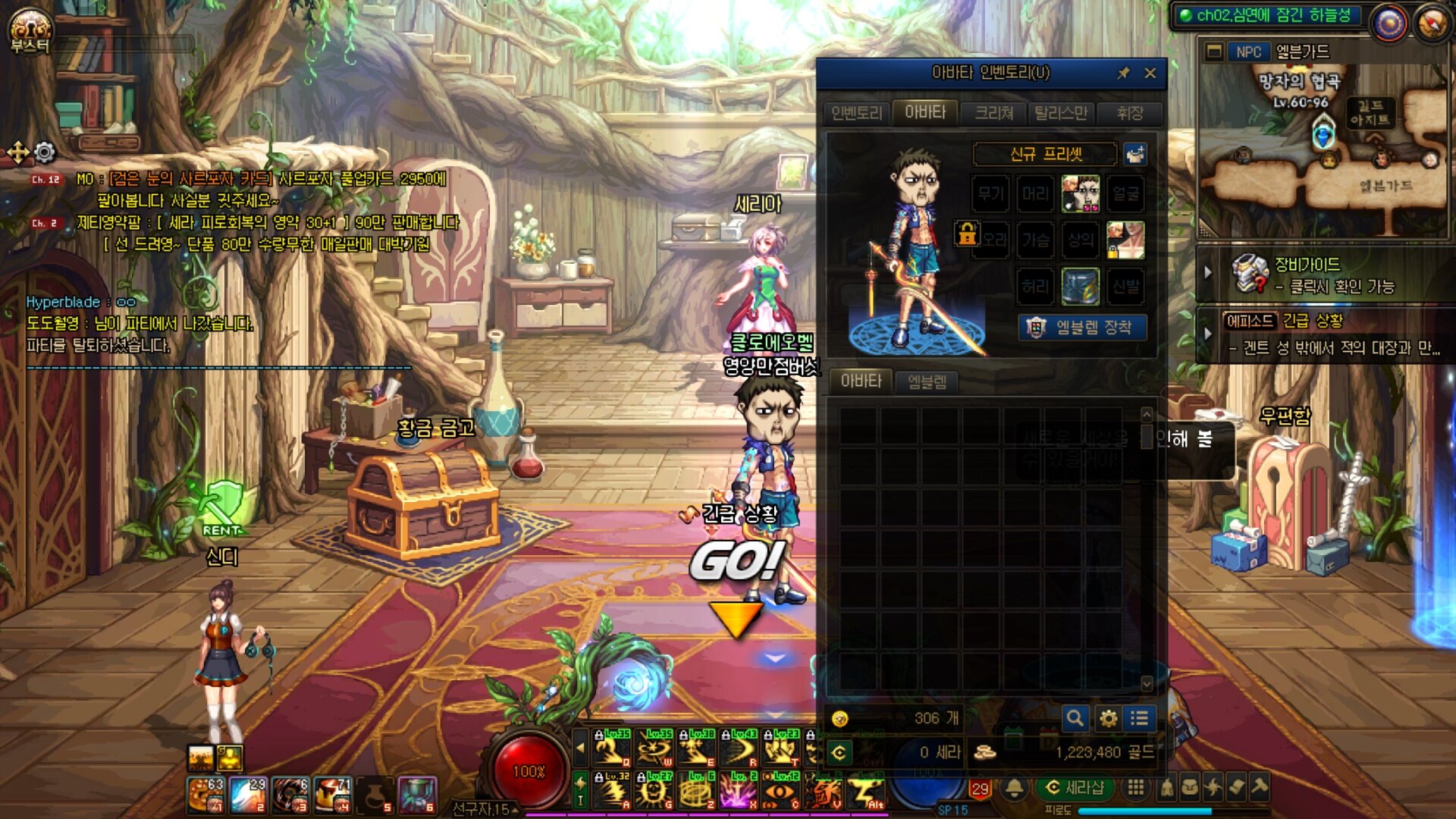Open the 신규 프리셋 preset selector
The image size is (1456, 819).
click(1045, 155)
